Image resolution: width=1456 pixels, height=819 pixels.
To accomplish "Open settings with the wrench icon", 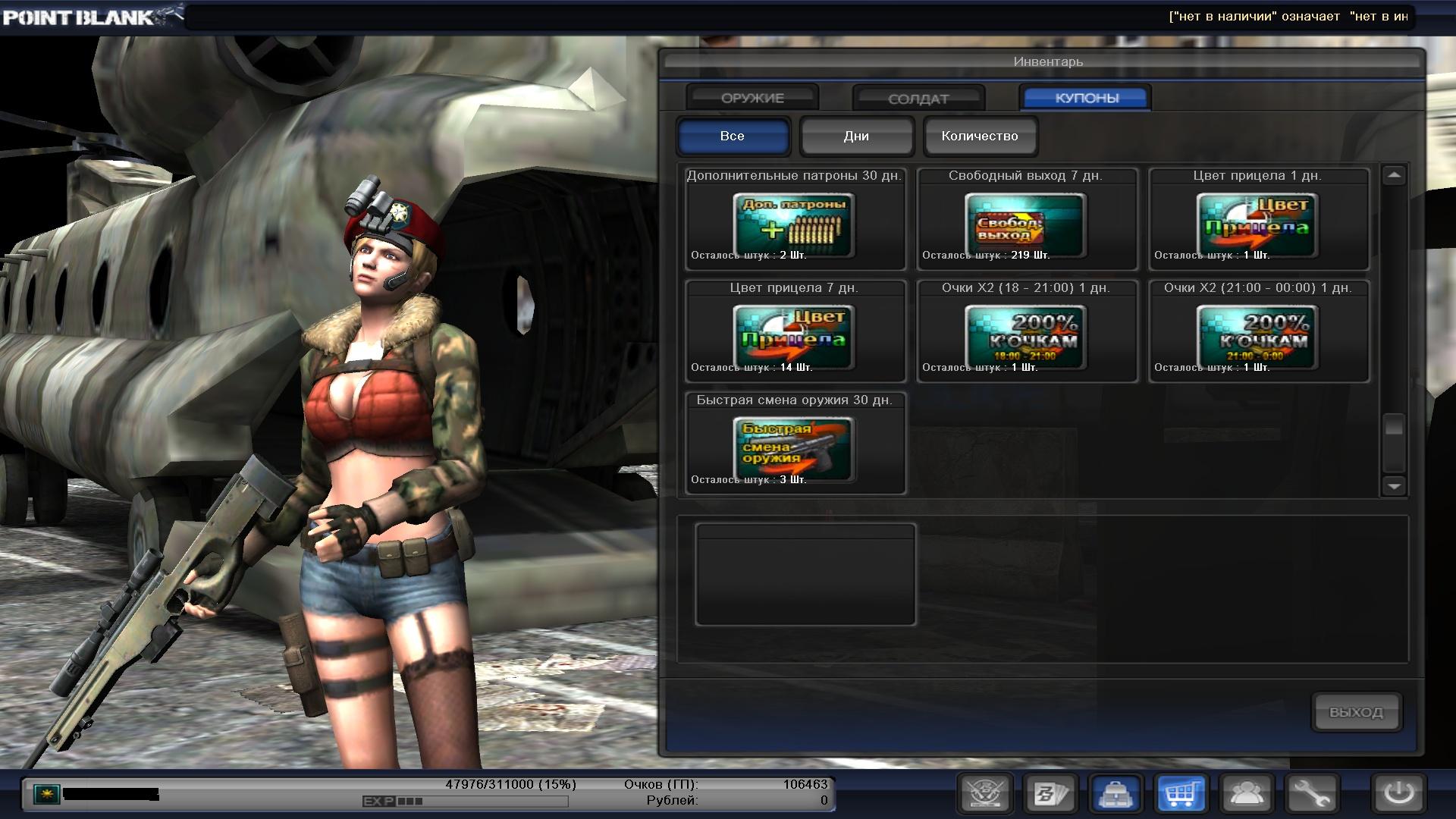I will (x=1311, y=794).
